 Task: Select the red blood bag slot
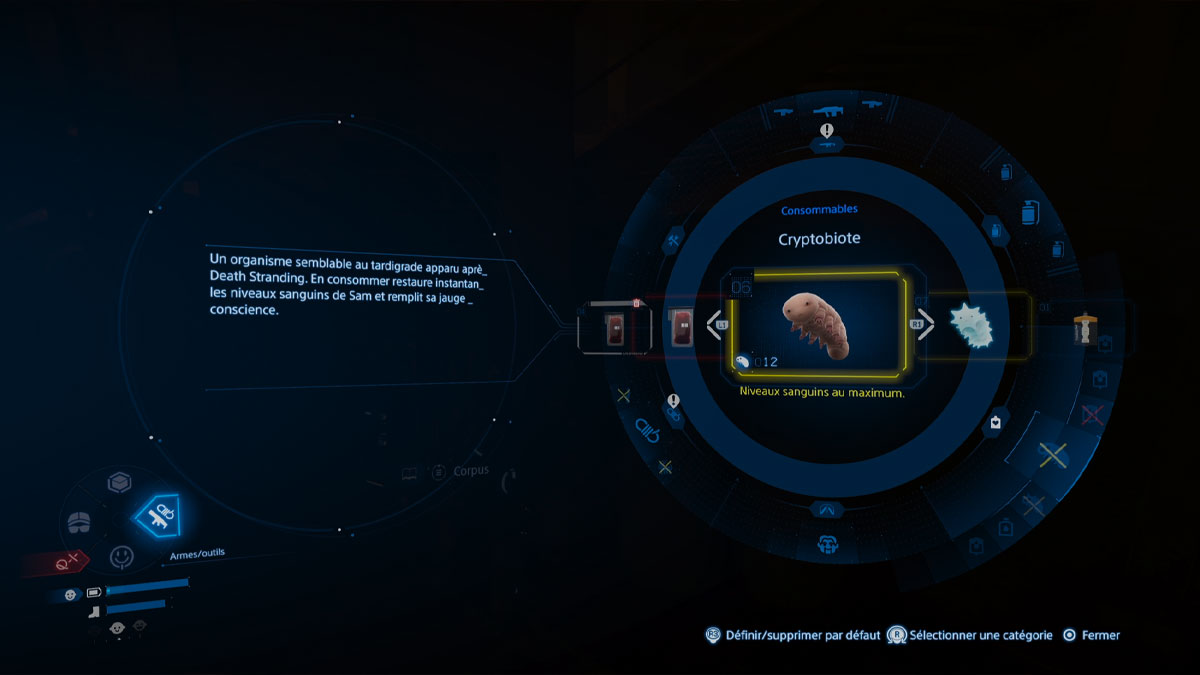(615, 326)
